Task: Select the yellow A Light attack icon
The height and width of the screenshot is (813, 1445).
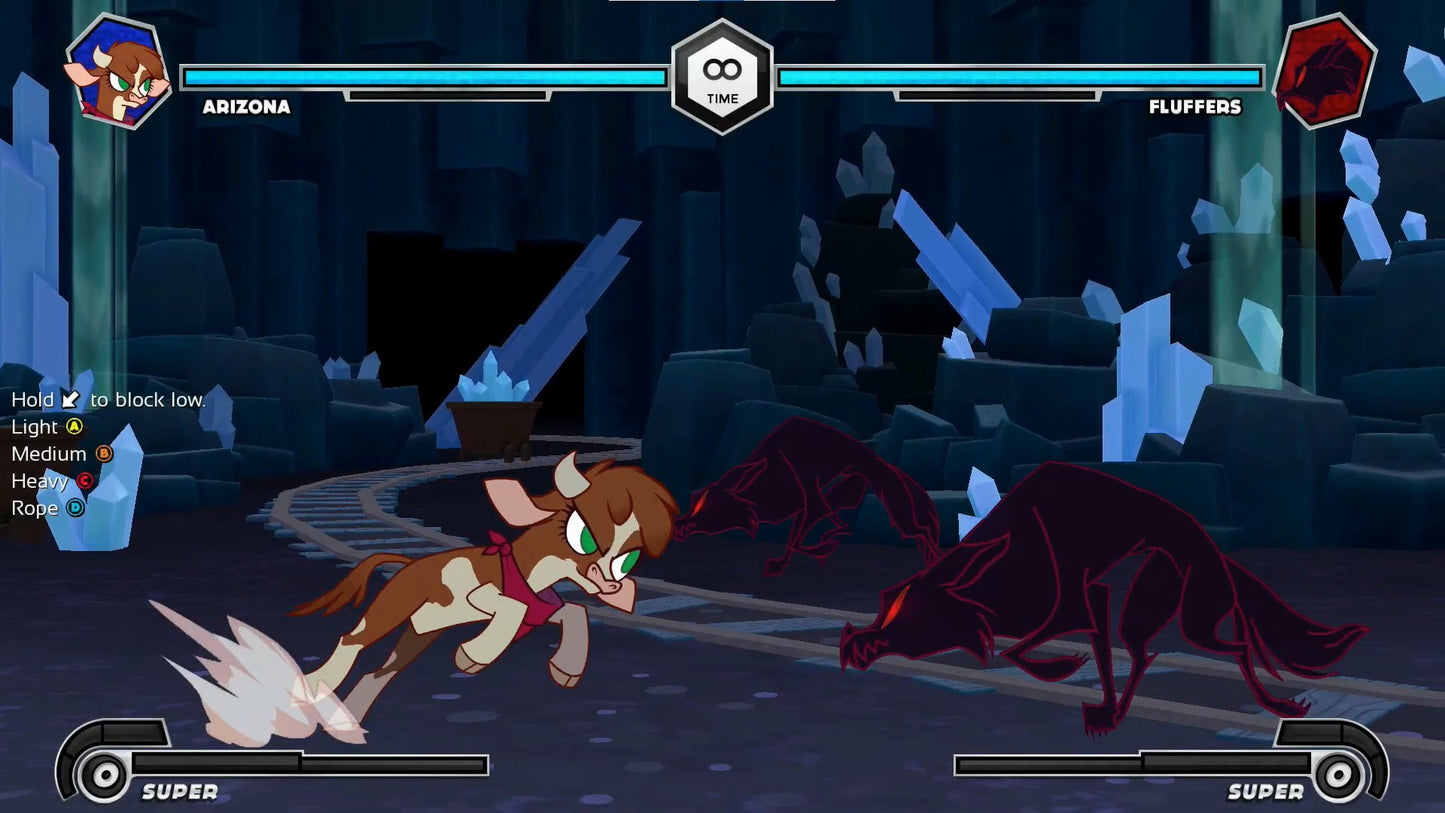Action: click(74, 427)
